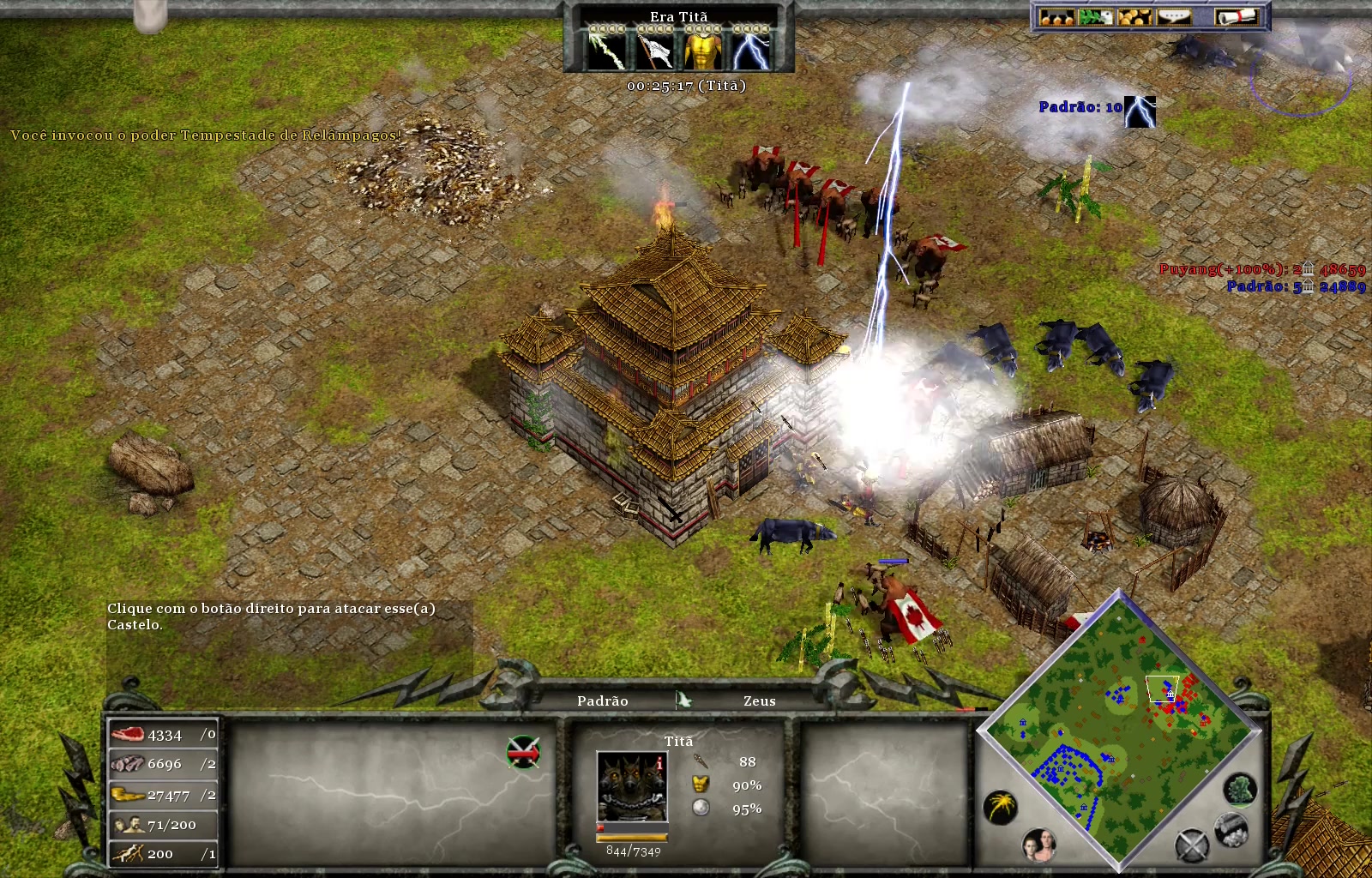Click the 00:25:17 (Titã) game timer

pyautogui.click(x=688, y=86)
